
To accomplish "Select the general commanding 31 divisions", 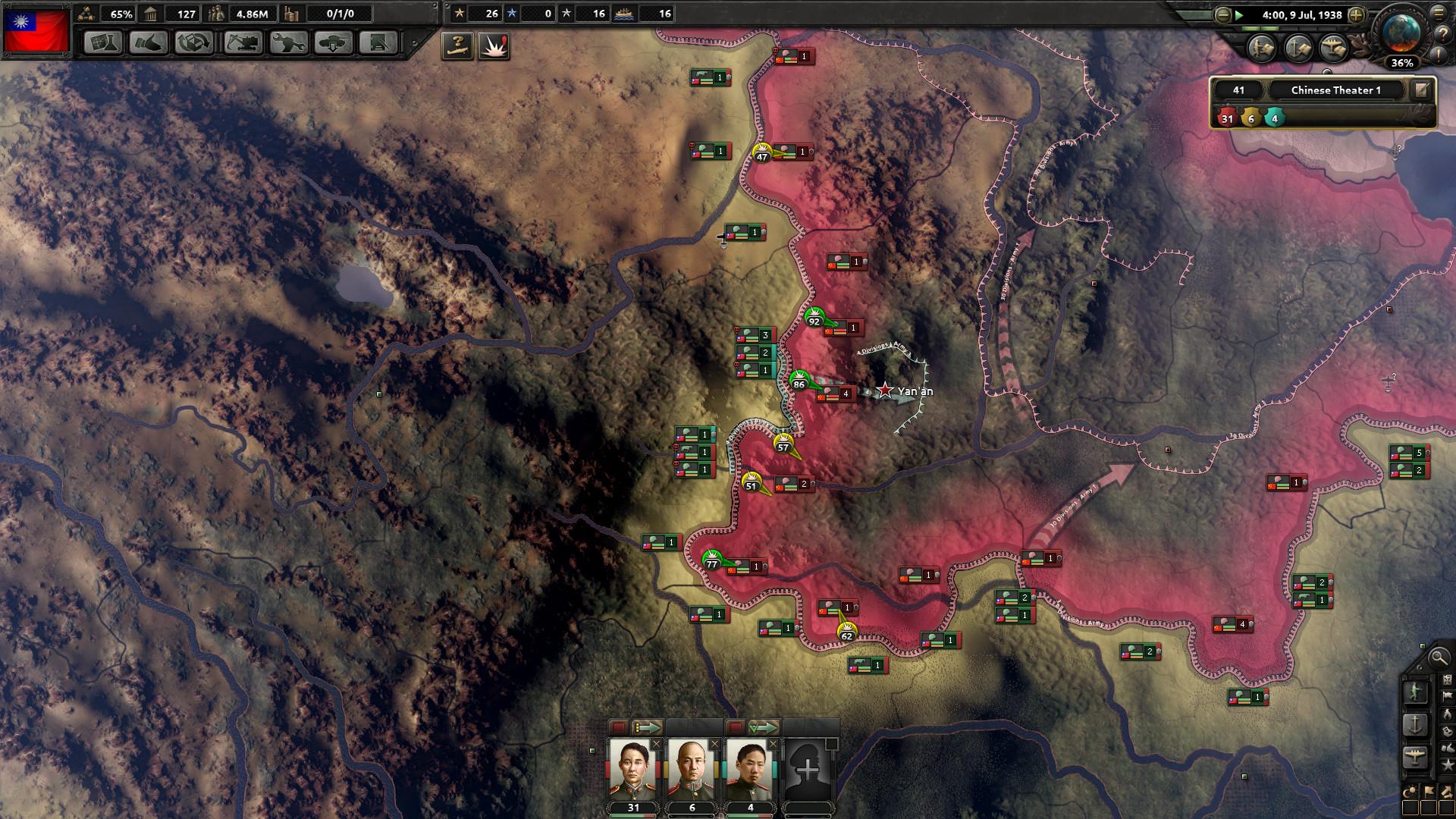I will pos(633,770).
